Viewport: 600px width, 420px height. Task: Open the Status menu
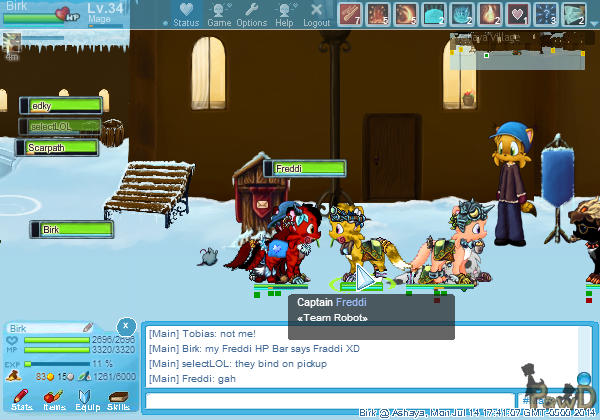[185, 14]
